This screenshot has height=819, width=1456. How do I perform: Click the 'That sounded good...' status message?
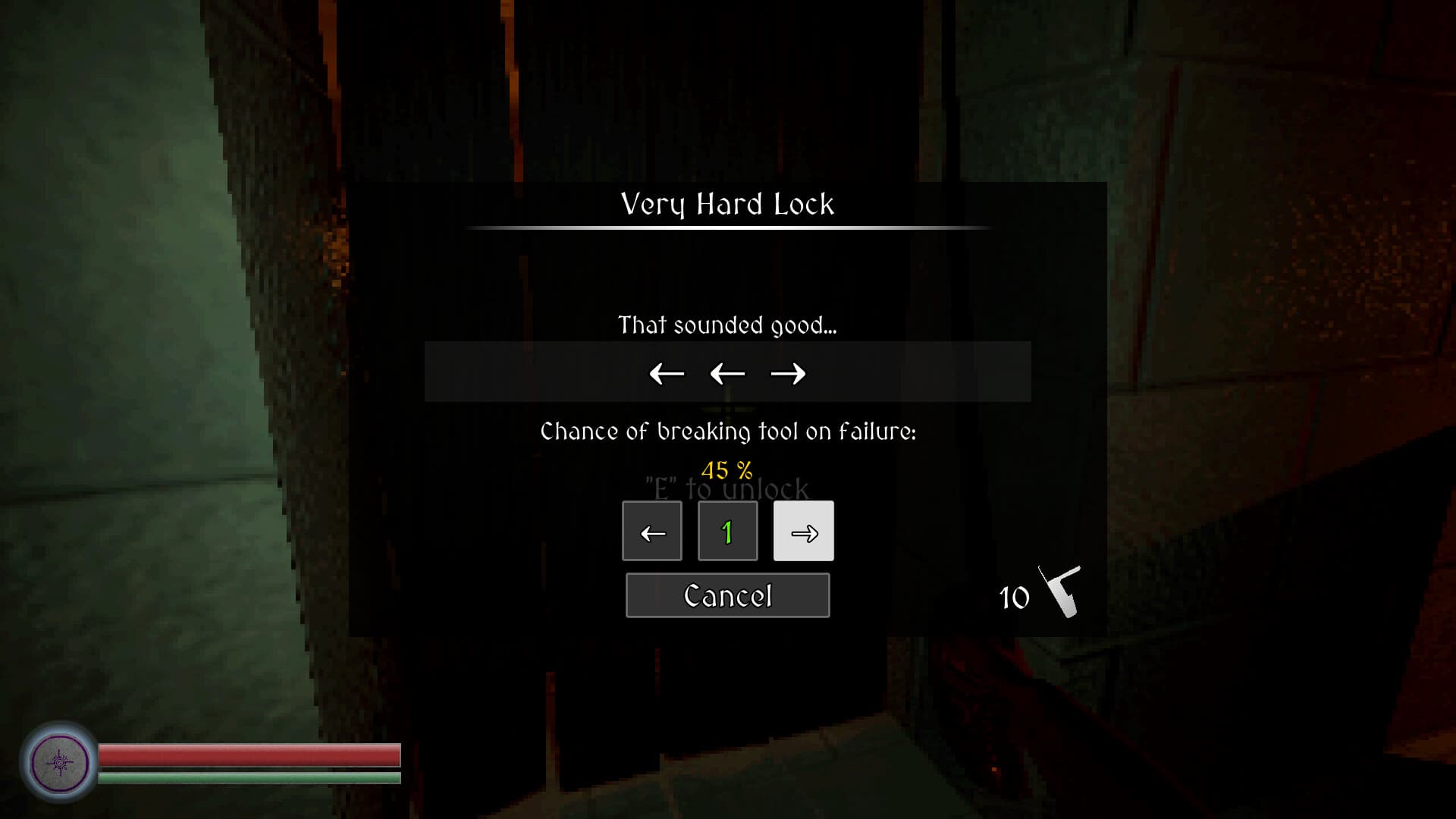726,325
